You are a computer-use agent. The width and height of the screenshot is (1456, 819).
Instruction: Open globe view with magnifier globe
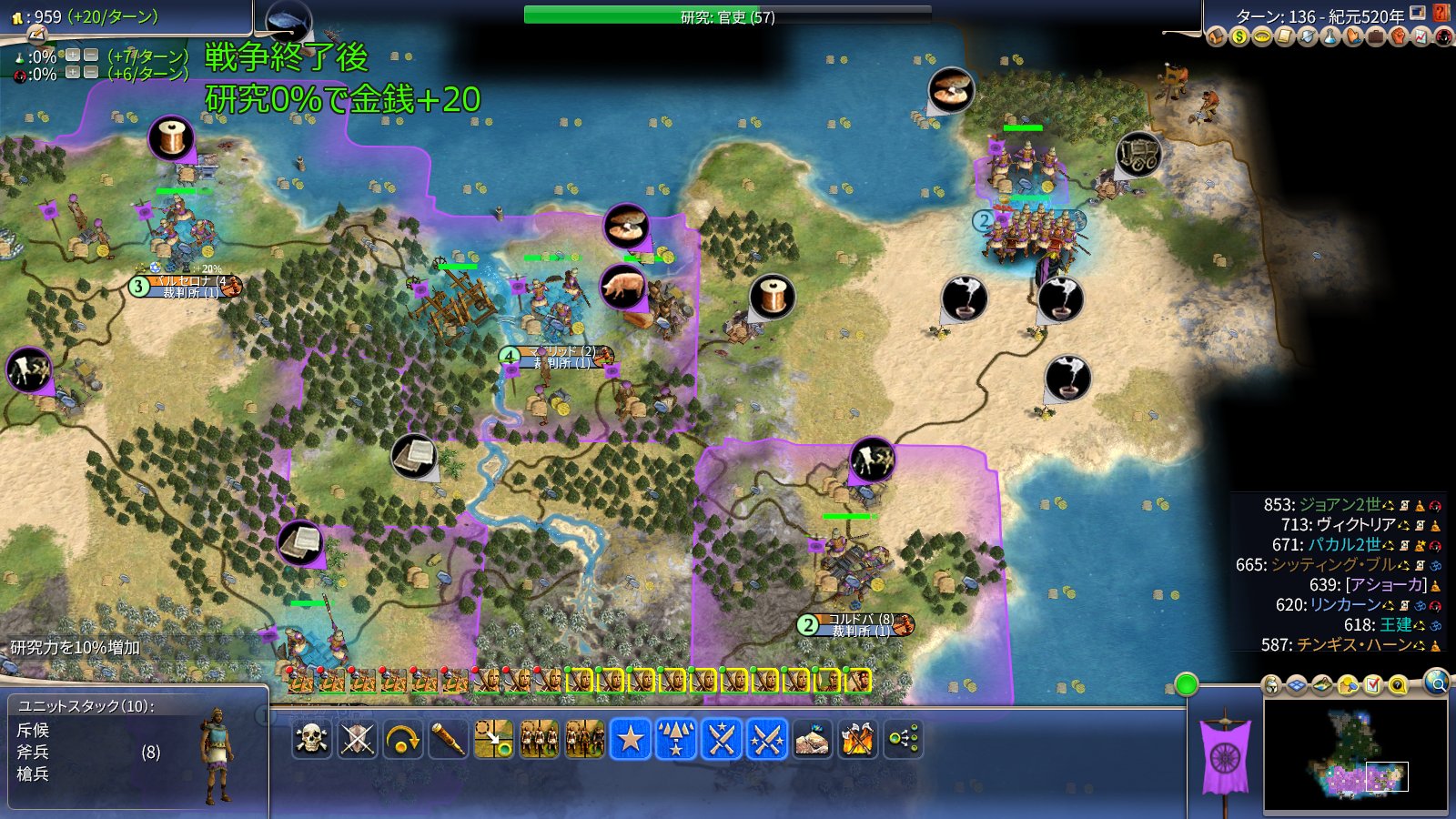point(1436,682)
